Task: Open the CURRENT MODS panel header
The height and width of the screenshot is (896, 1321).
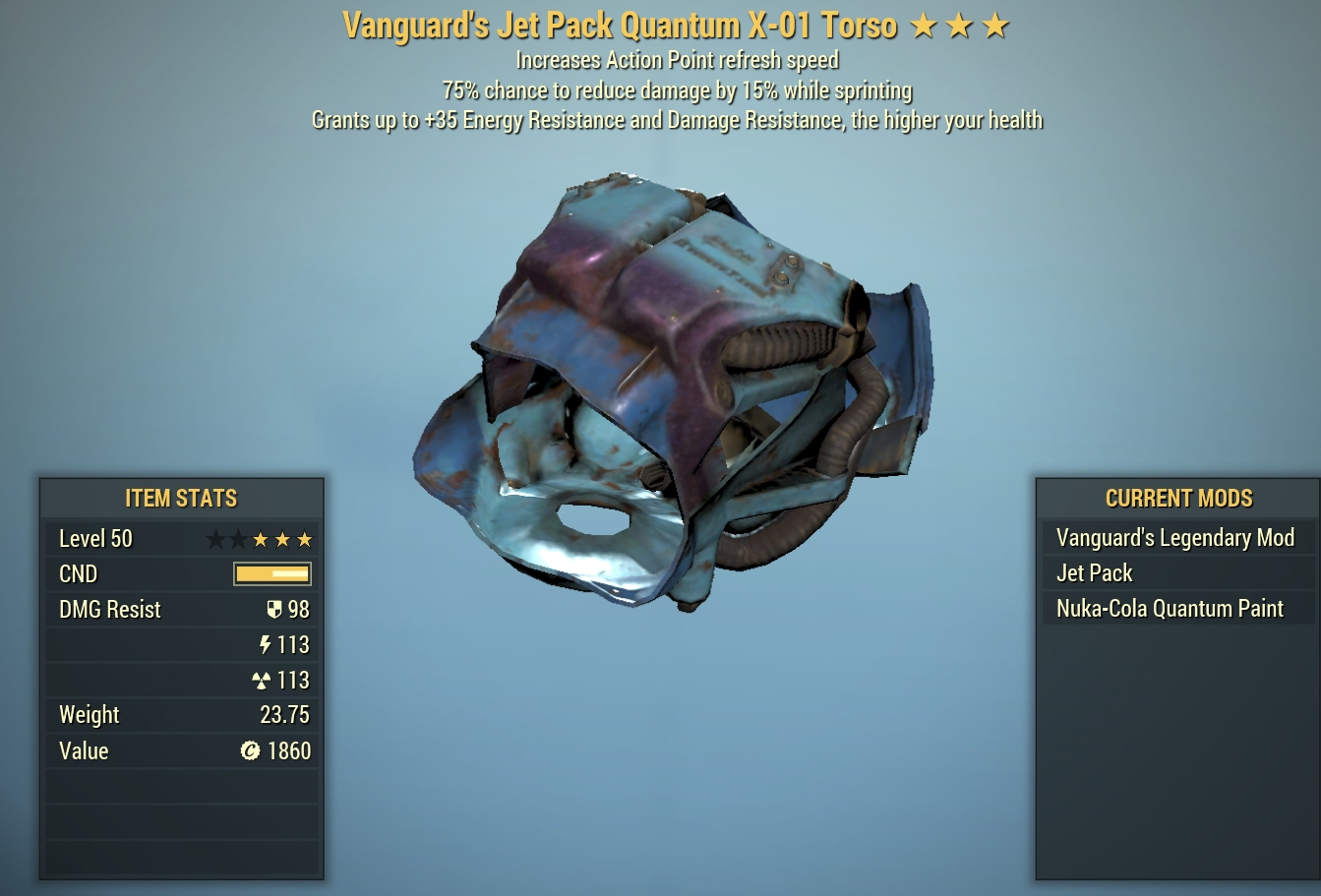Action: [1178, 499]
